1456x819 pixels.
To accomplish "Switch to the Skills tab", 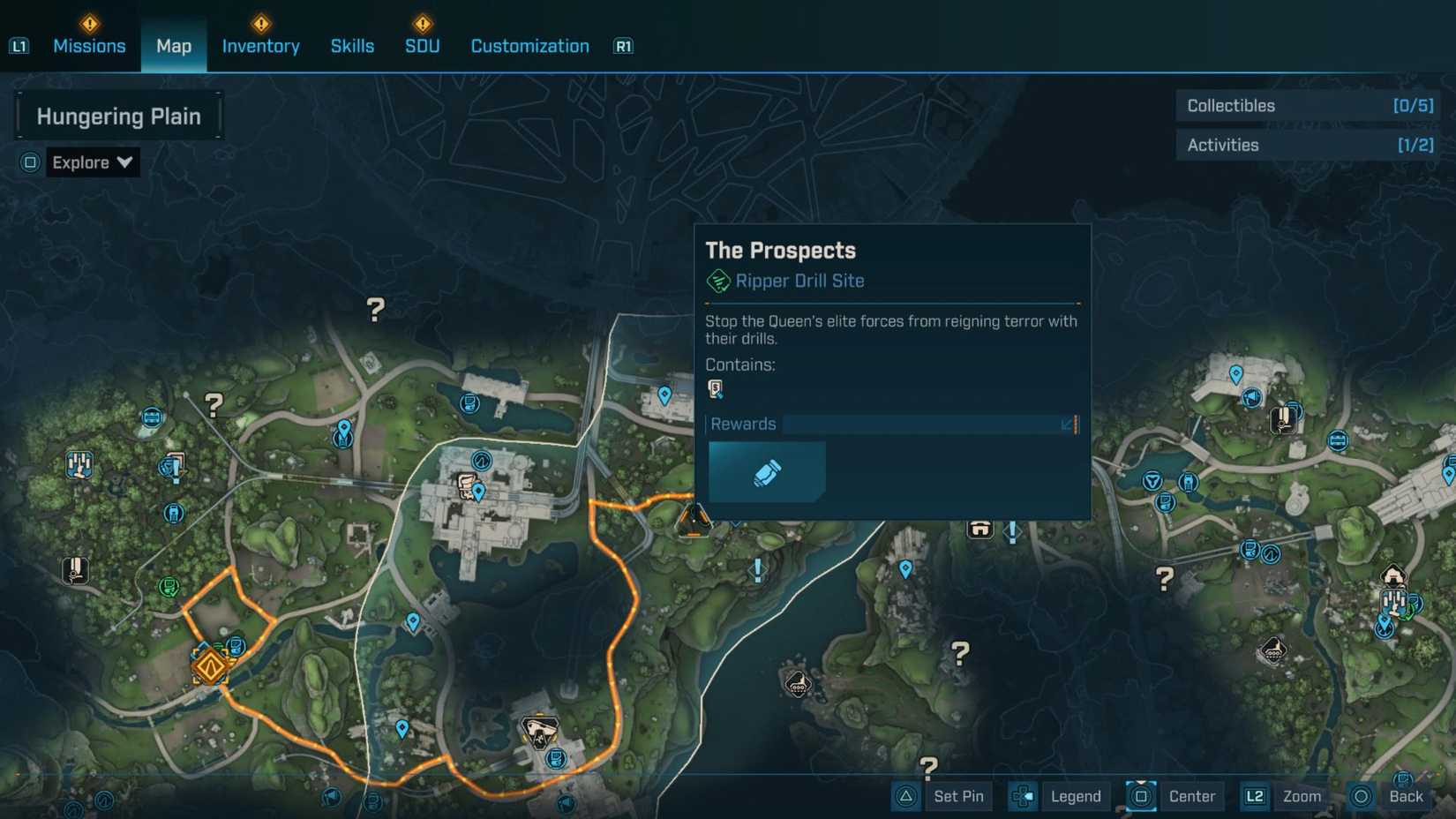I will tap(352, 46).
